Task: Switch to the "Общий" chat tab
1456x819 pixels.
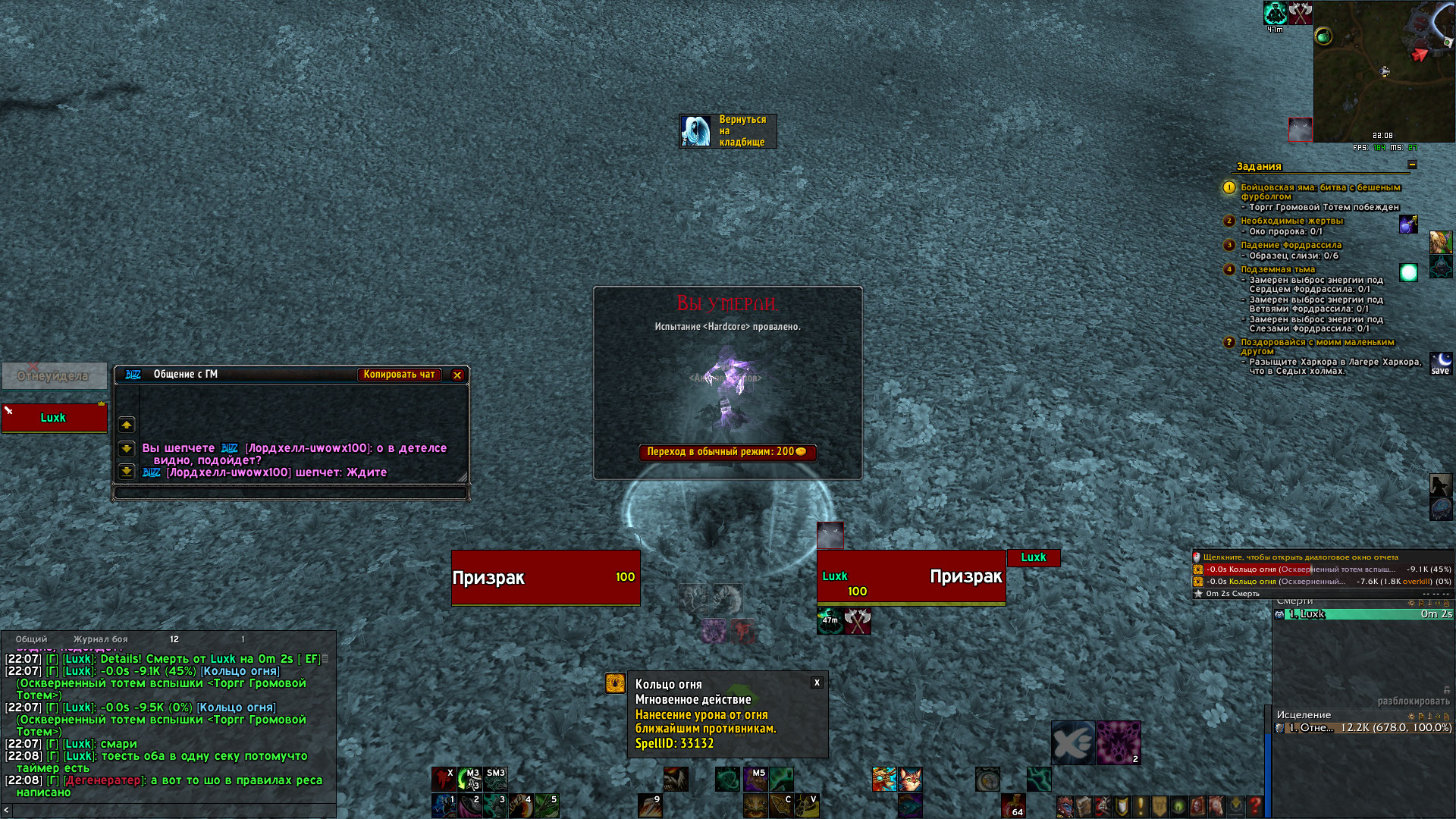Action: tap(31, 639)
